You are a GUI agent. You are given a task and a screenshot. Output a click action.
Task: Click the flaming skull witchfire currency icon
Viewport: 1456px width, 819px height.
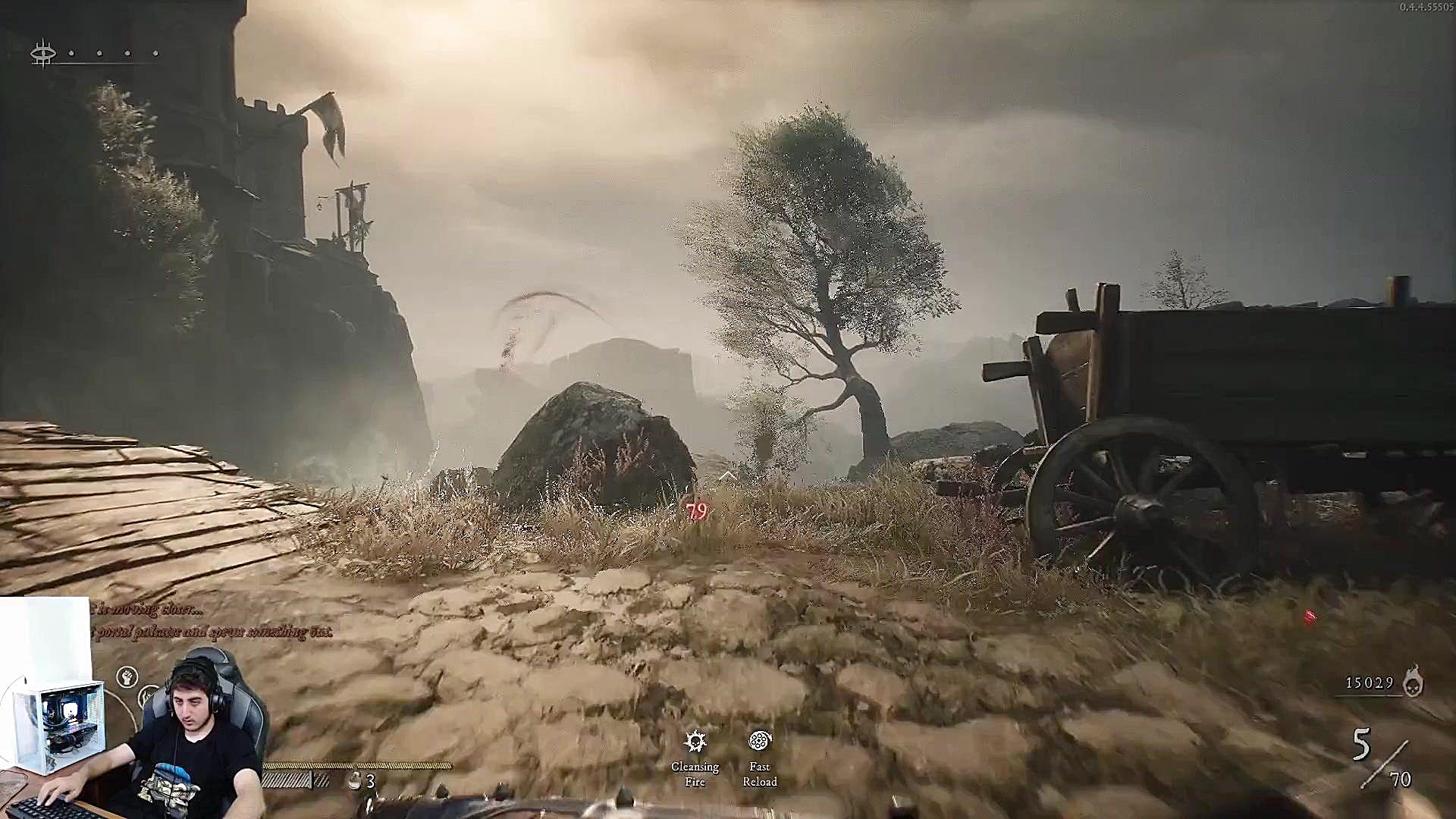click(x=1412, y=681)
